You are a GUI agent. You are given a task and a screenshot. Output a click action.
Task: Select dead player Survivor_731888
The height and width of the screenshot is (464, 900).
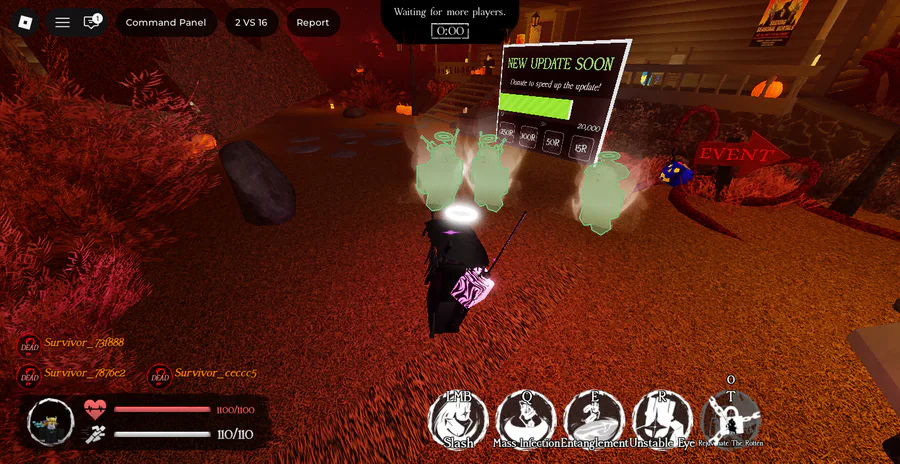pos(84,343)
